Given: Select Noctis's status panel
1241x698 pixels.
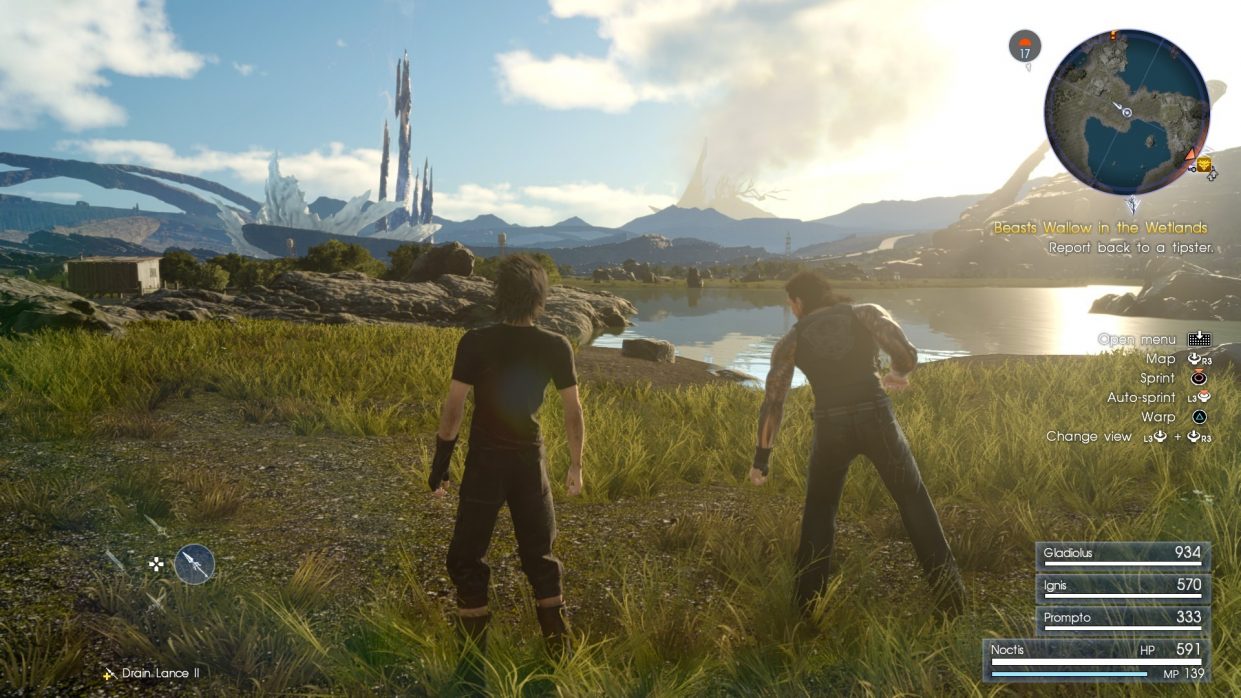Looking at the screenshot, I should pyautogui.click(x=1096, y=660).
